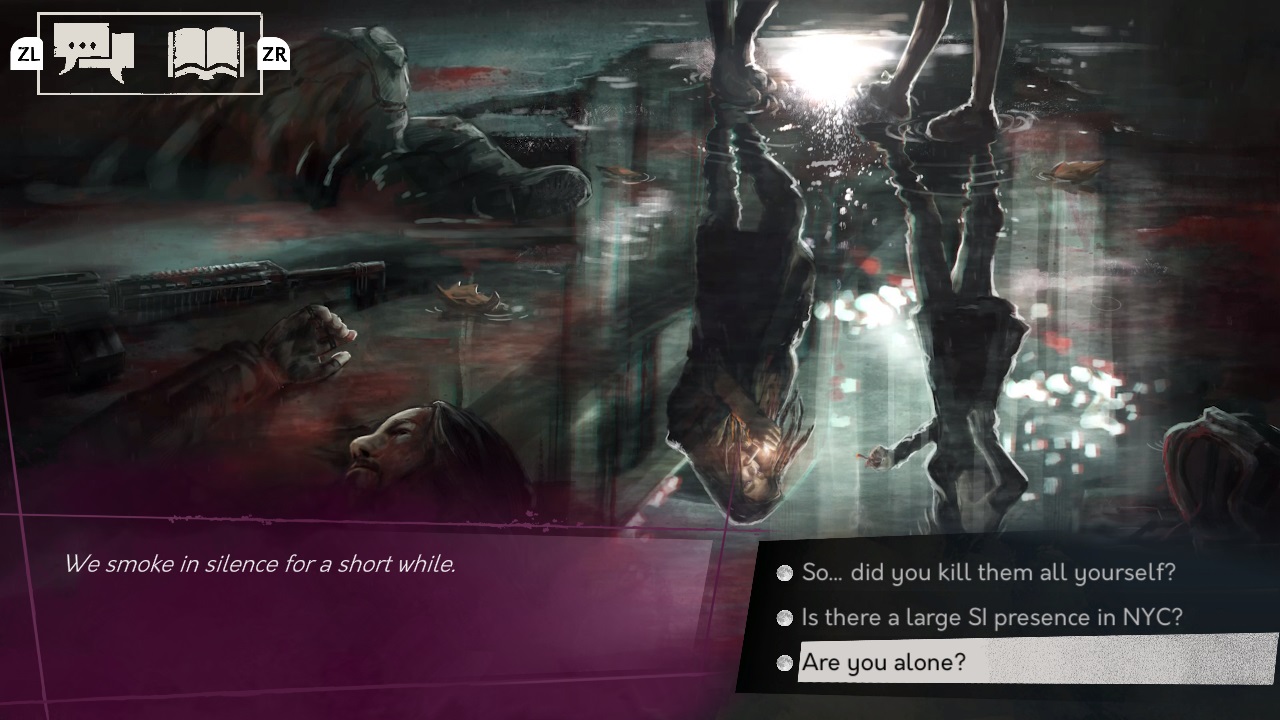Pick 'So... did you kill them all yourself?'
This screenshot has width=1280, height=720.
click(x=990, y=573)
